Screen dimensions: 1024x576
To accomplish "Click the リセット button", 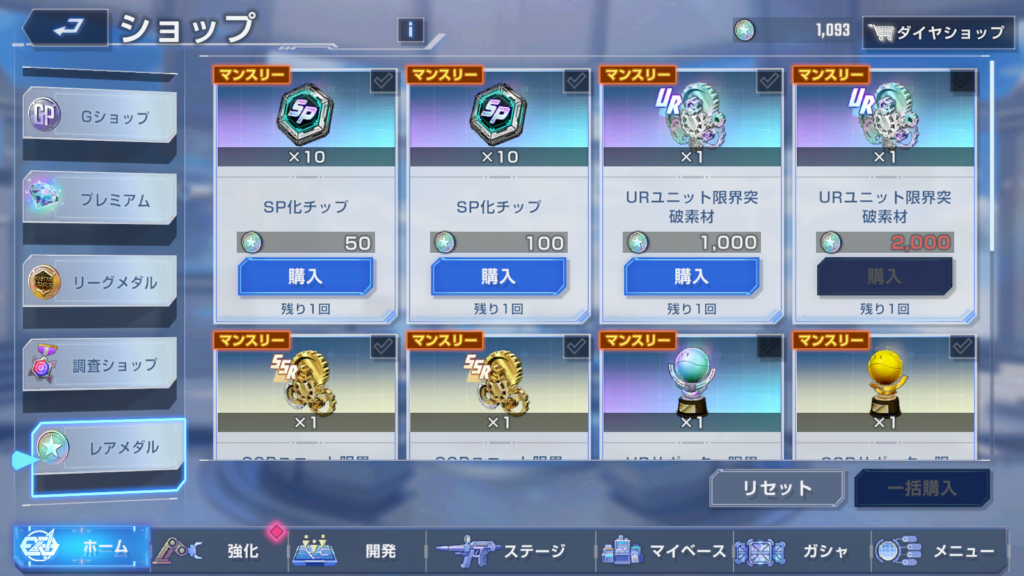I will (777, 489).
